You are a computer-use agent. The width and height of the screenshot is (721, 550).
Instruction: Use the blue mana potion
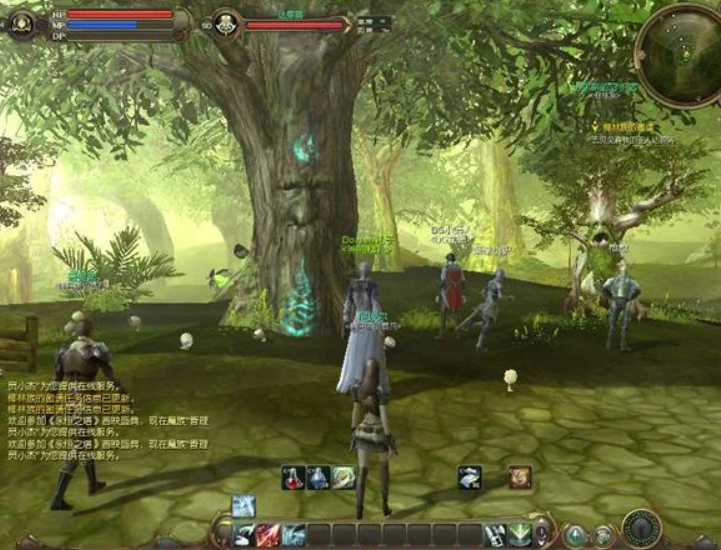coord(319,478)
